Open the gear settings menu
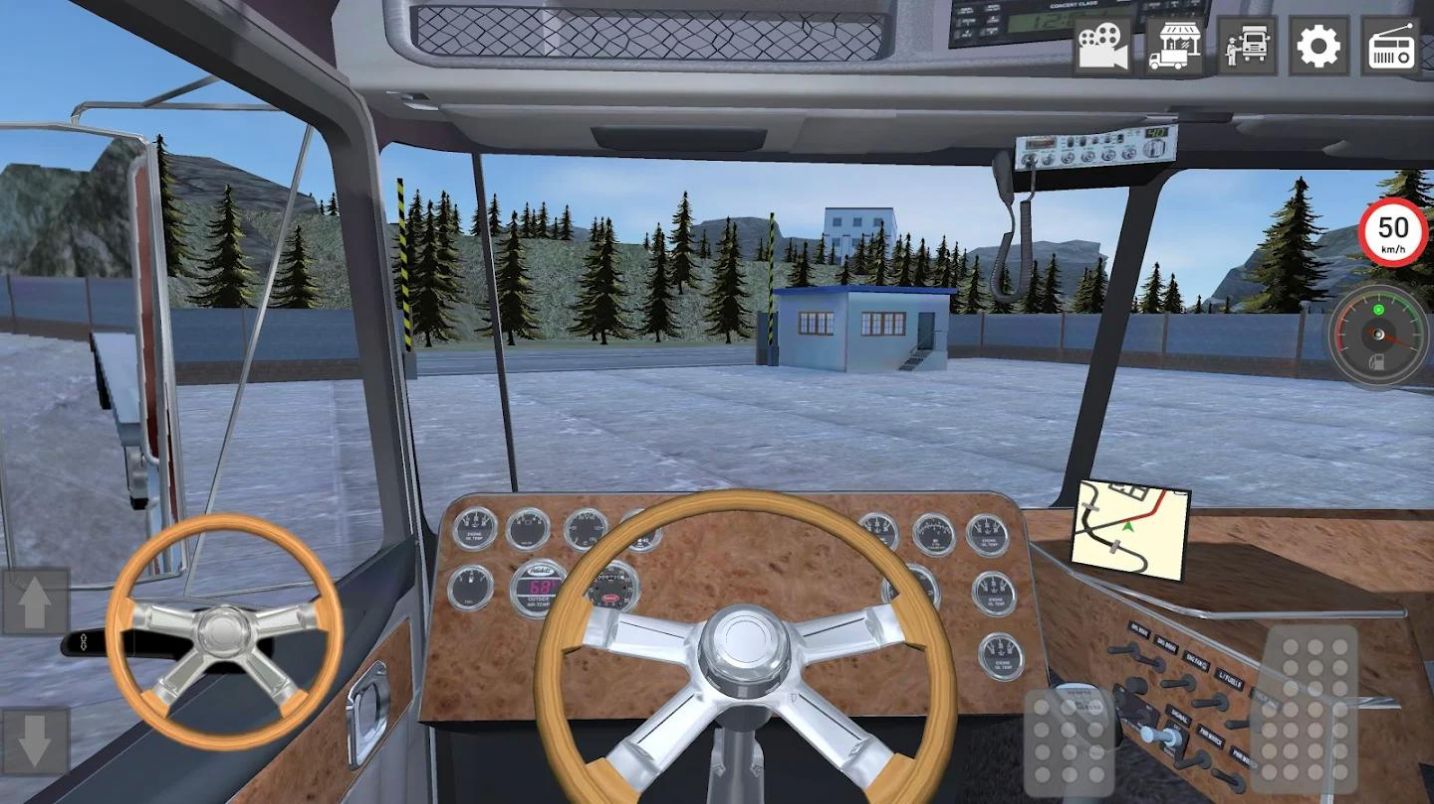The width and height of the screenshot is (1434, 804). point(1318,46)
